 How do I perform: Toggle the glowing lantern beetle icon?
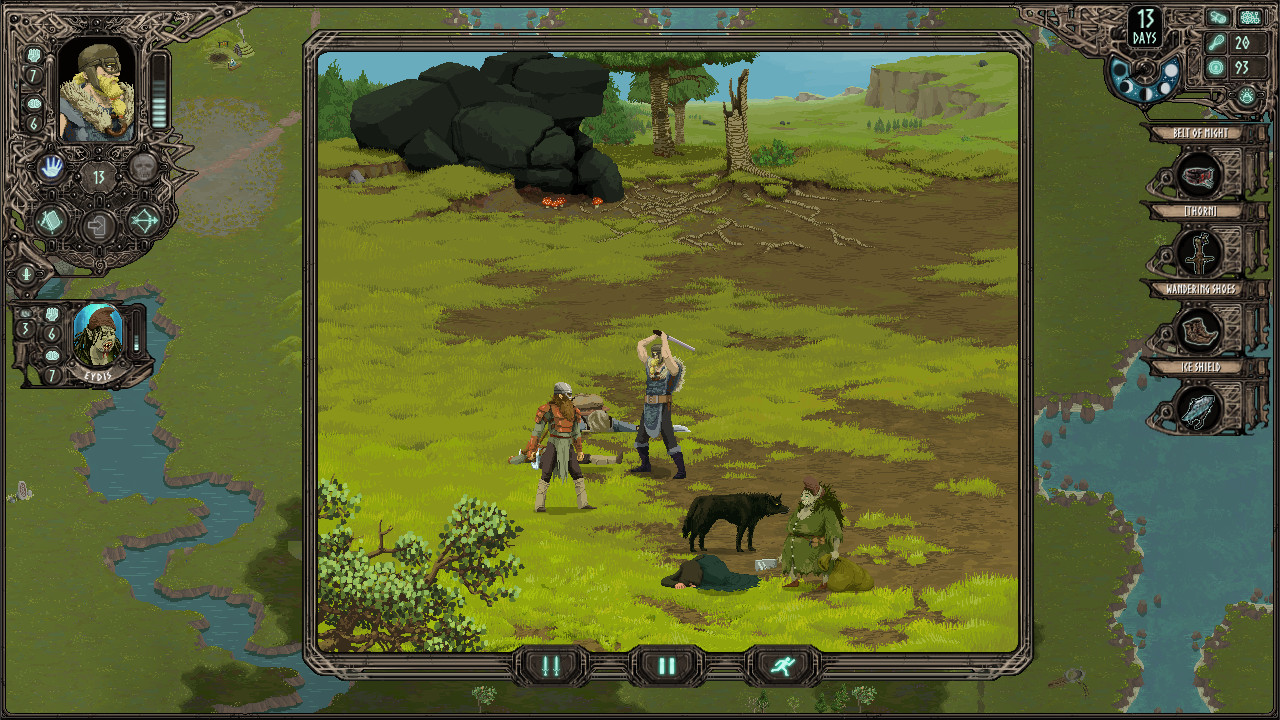[x=1246, y=95]
